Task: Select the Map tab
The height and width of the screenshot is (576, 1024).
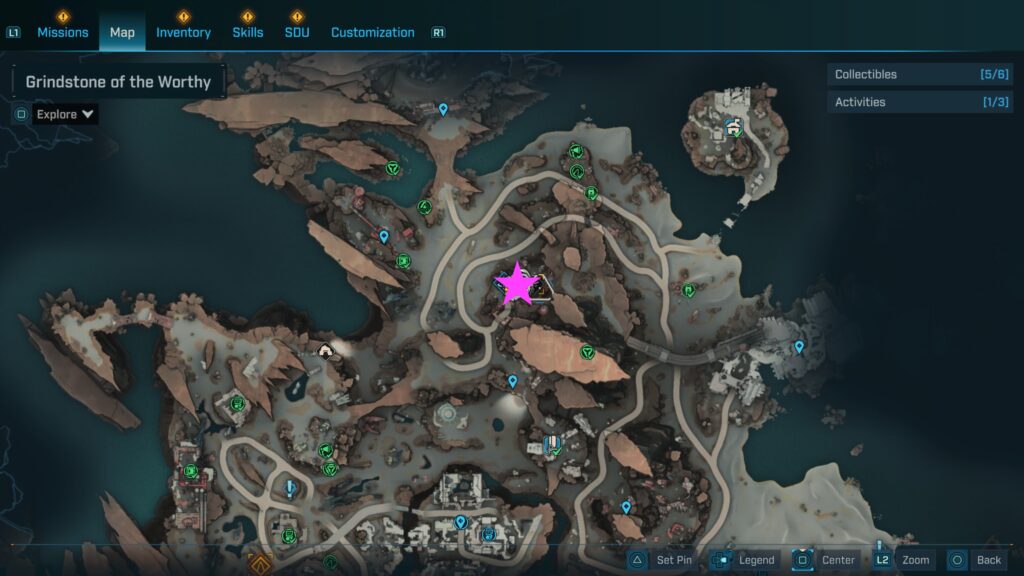Action: (x=122, y=32)
